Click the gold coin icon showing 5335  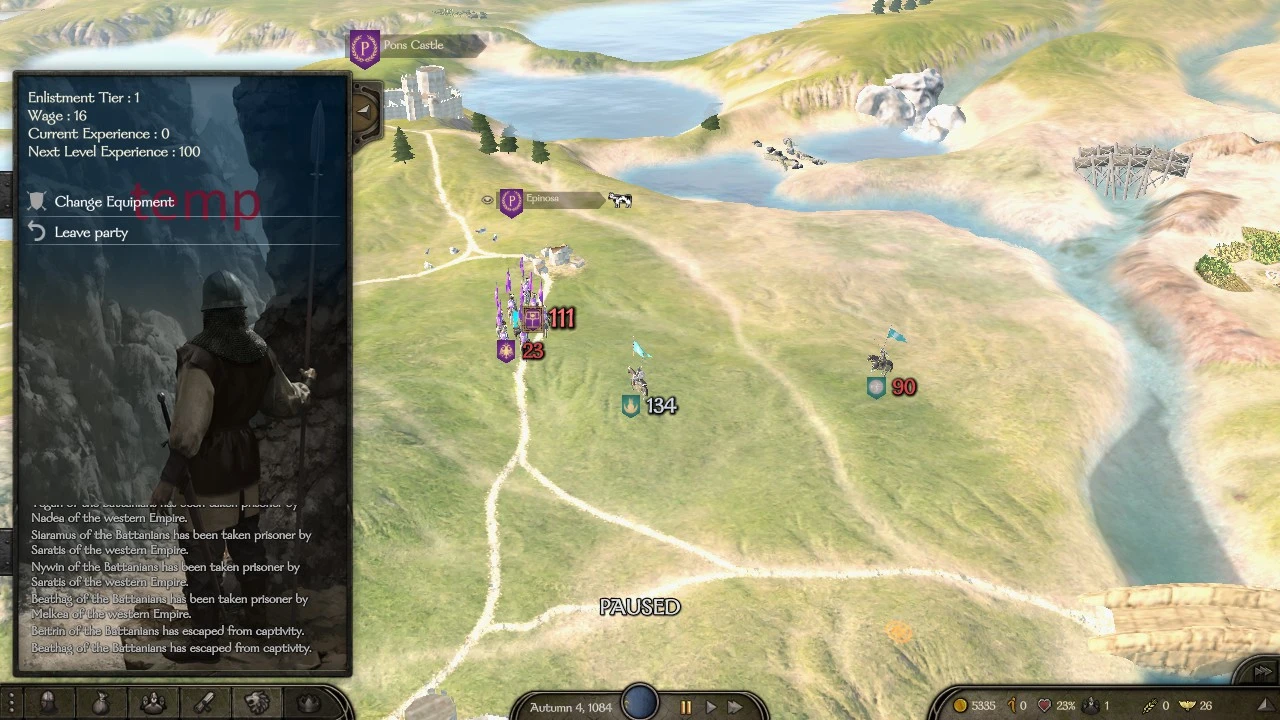click(x=960, y=705)
